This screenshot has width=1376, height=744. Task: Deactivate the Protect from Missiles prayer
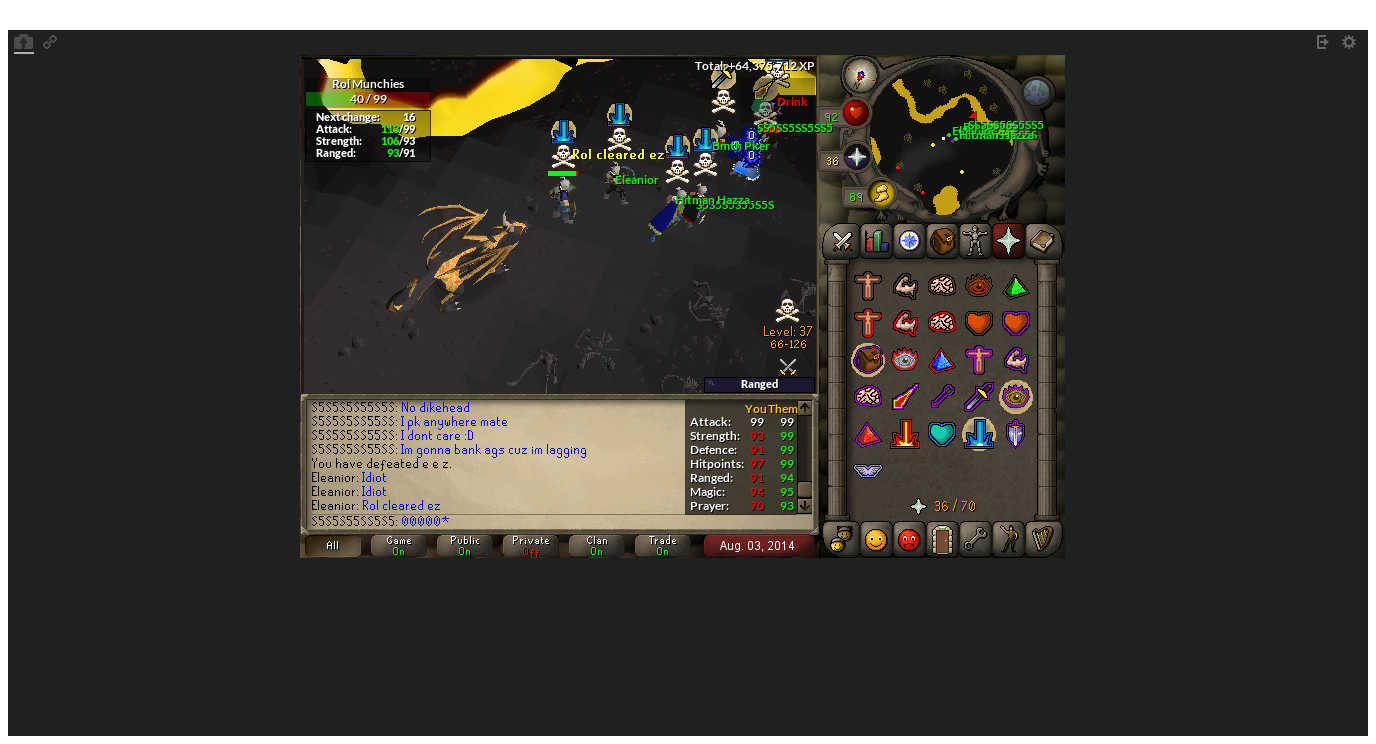942,397
